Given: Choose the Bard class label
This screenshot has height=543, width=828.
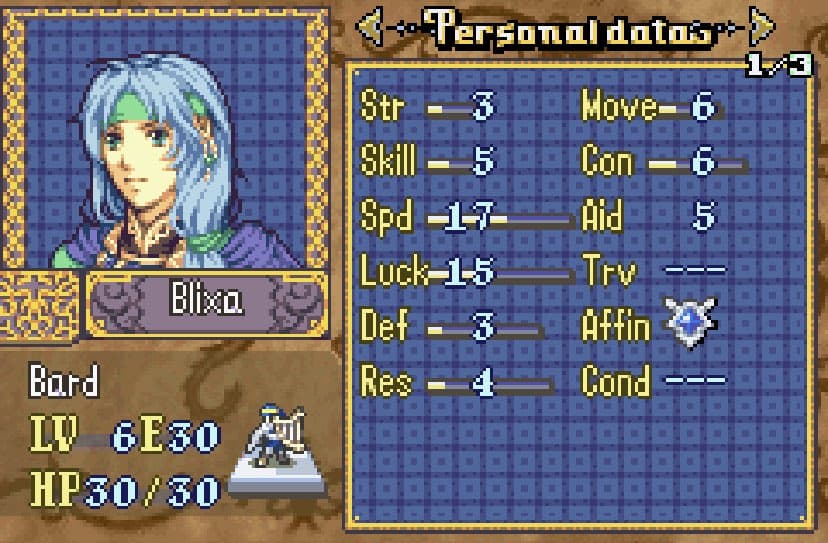Looking at the screenshot, I should 64,381.
